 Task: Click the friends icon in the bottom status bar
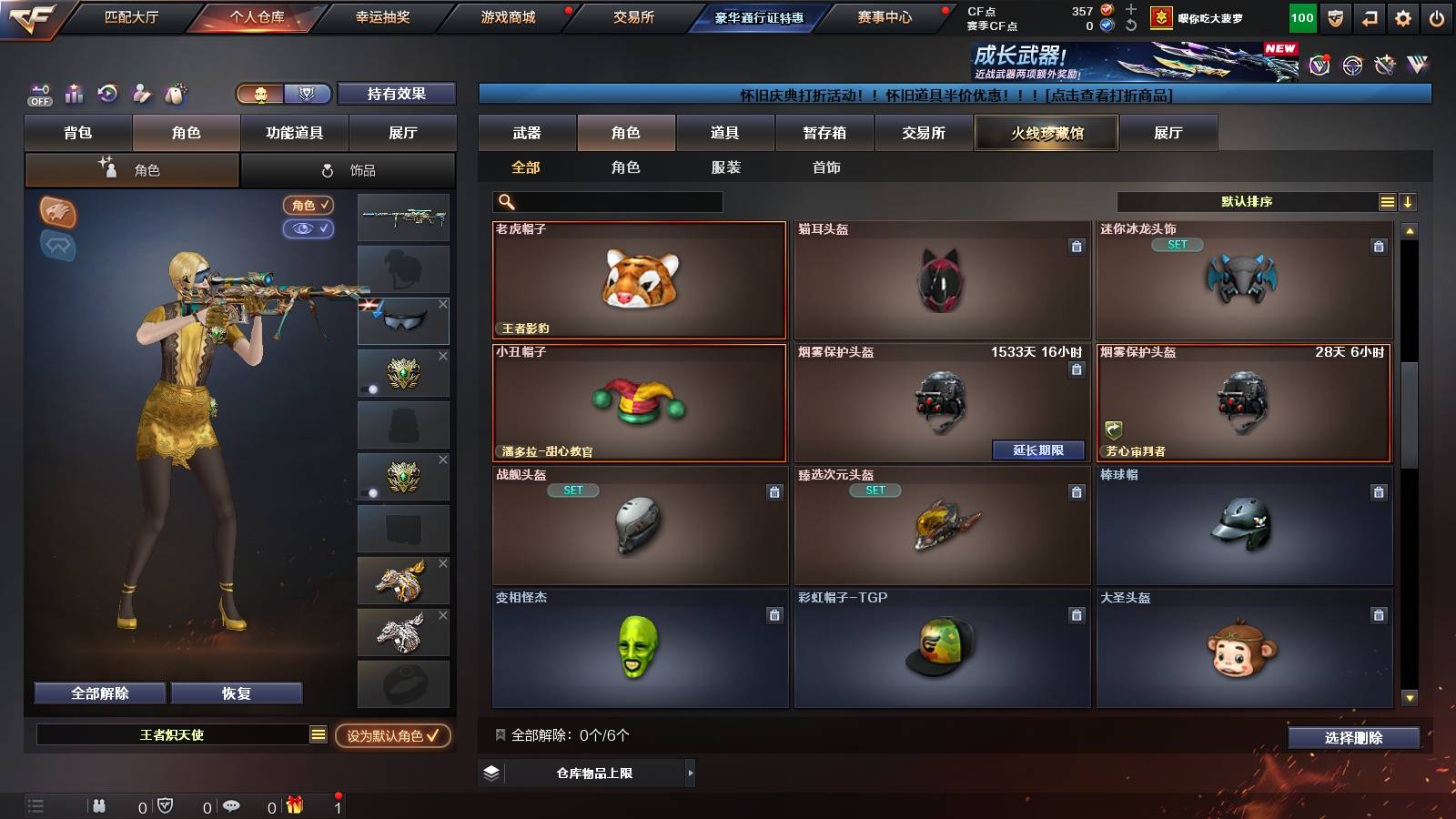97,806
